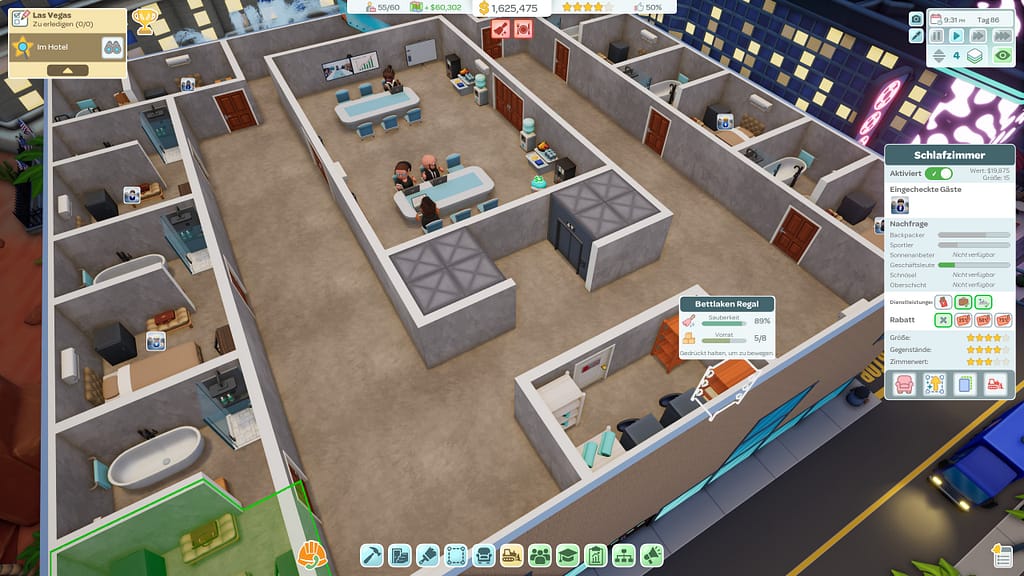Click the binoculars icon next to Im Hotel
This screenshot has width=1024, height=576.
[x=111, y=46]
